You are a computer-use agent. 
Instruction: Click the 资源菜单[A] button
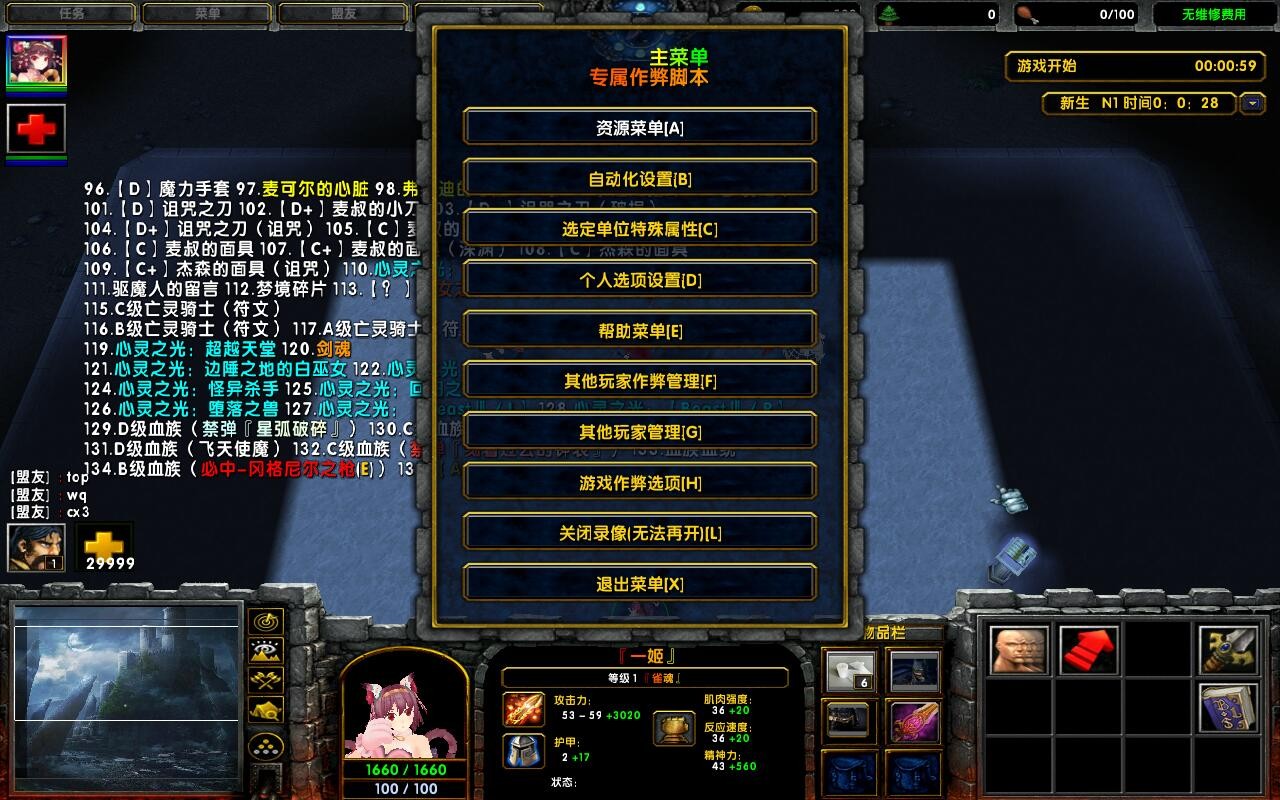[x=639, y=126]
